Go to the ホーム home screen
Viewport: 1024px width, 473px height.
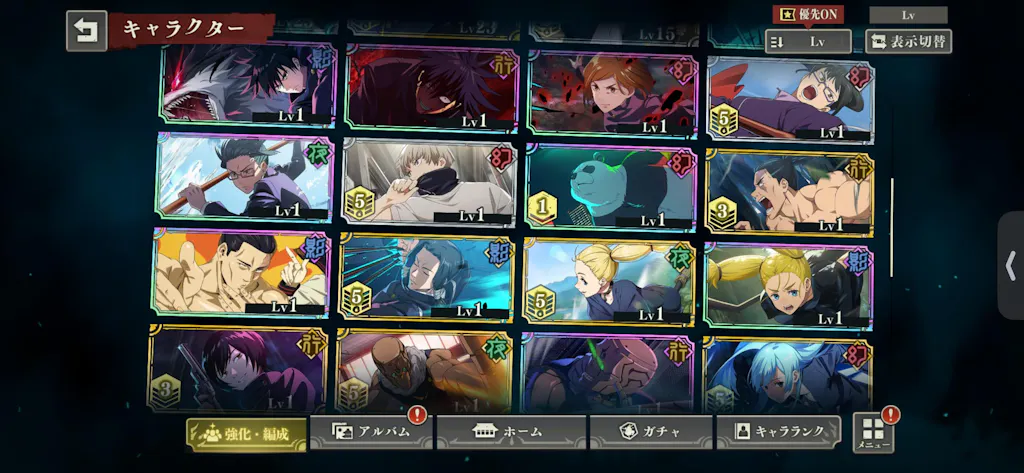[x=511, y=432]
